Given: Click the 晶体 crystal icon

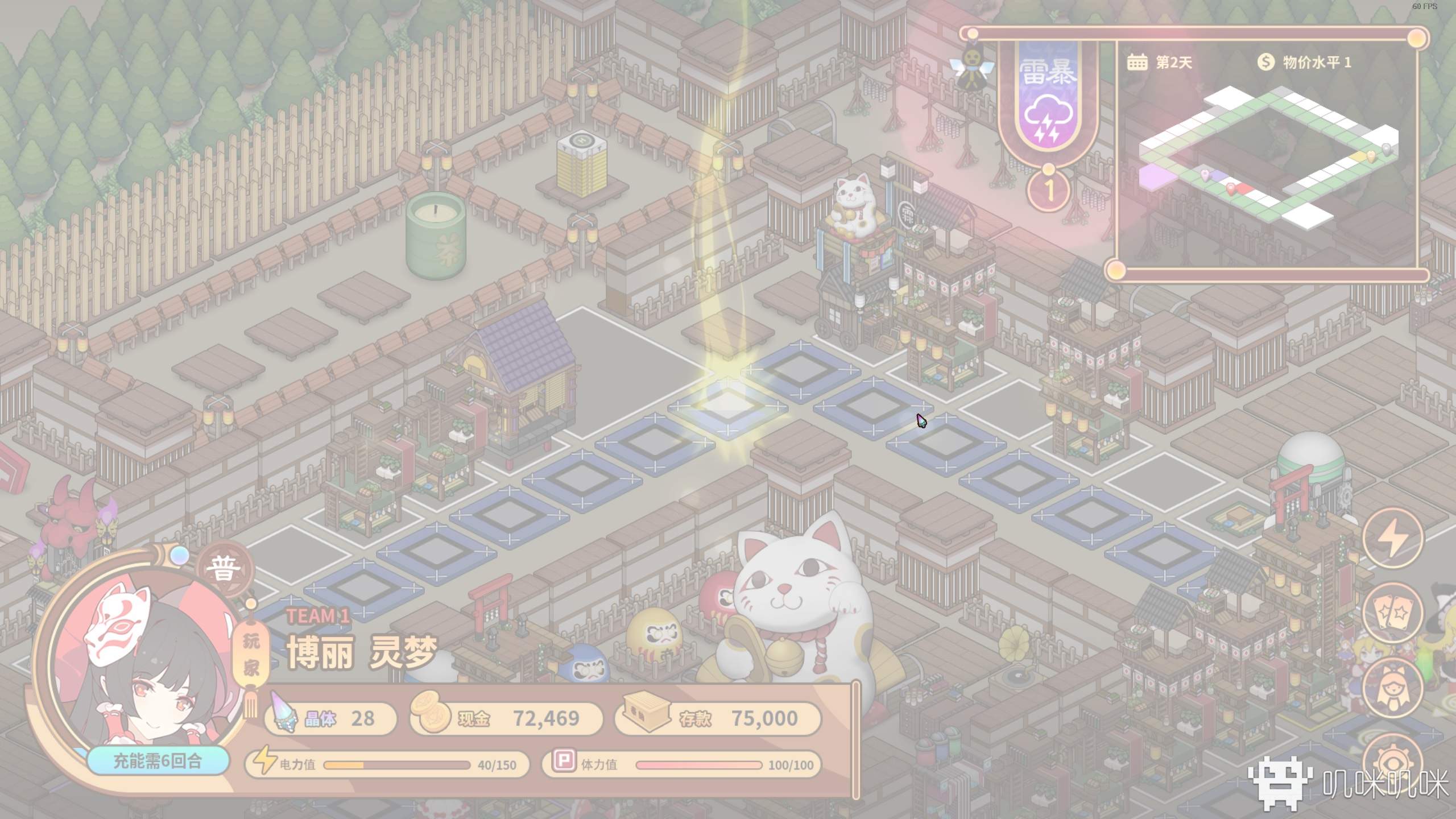Looking at the screenshot, I should pyautogui.click(x=284, y=719).
